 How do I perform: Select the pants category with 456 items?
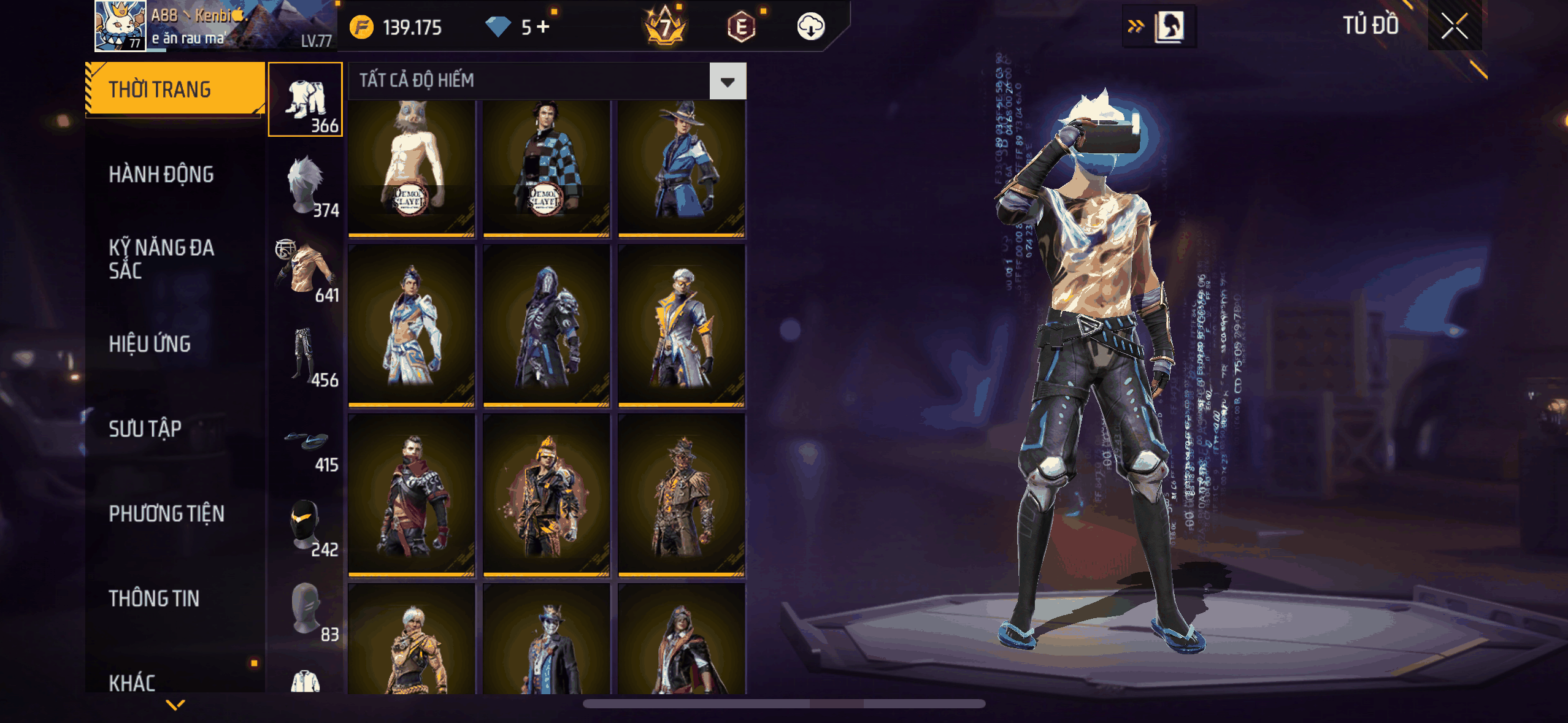[x=306, y=356]
